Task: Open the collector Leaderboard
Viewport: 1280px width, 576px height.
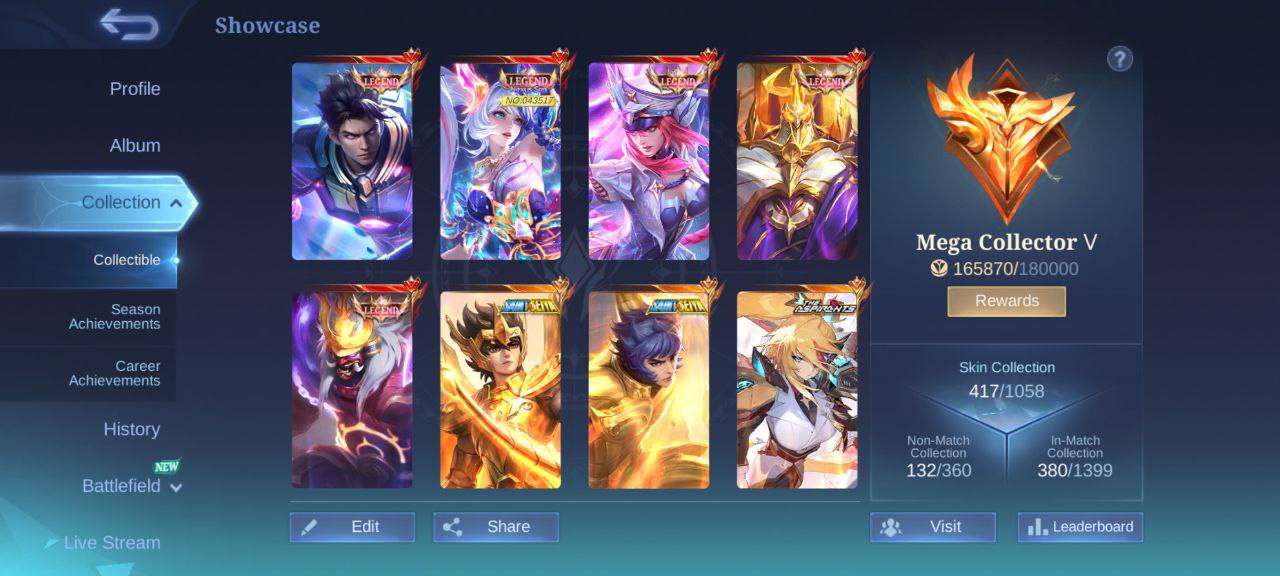Action: [1080, 527]
